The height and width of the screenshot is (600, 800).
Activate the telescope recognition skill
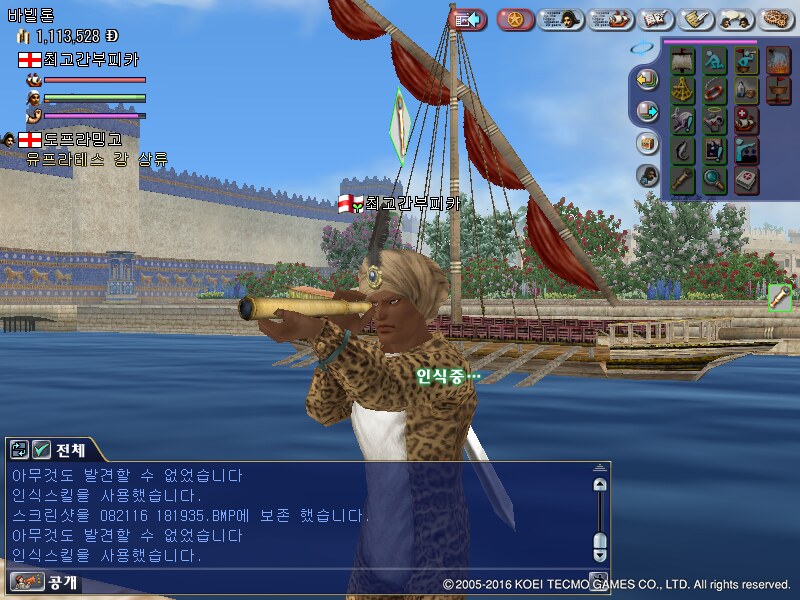(683, 181)
